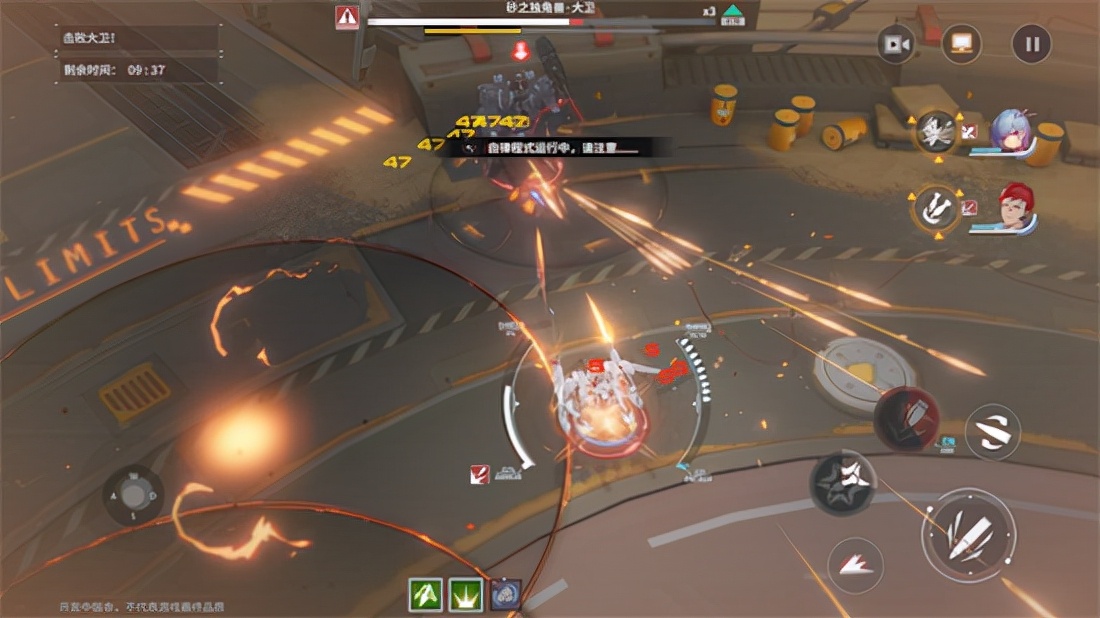Screen dimensions: 1100x618
Task: Toggle the camera view button
Action: (896, 44)
